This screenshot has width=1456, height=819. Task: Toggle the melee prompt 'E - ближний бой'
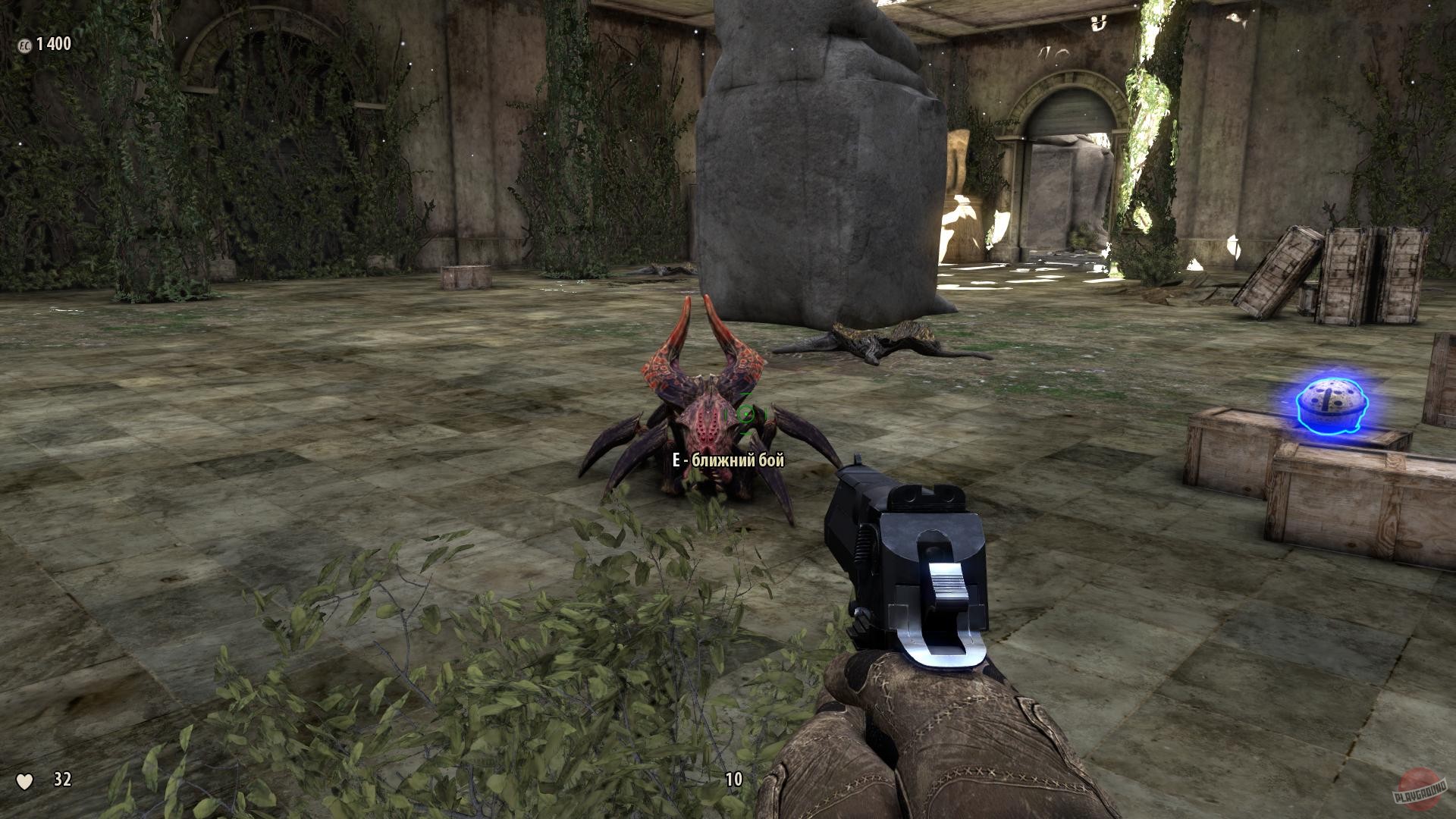click(728, 460)
